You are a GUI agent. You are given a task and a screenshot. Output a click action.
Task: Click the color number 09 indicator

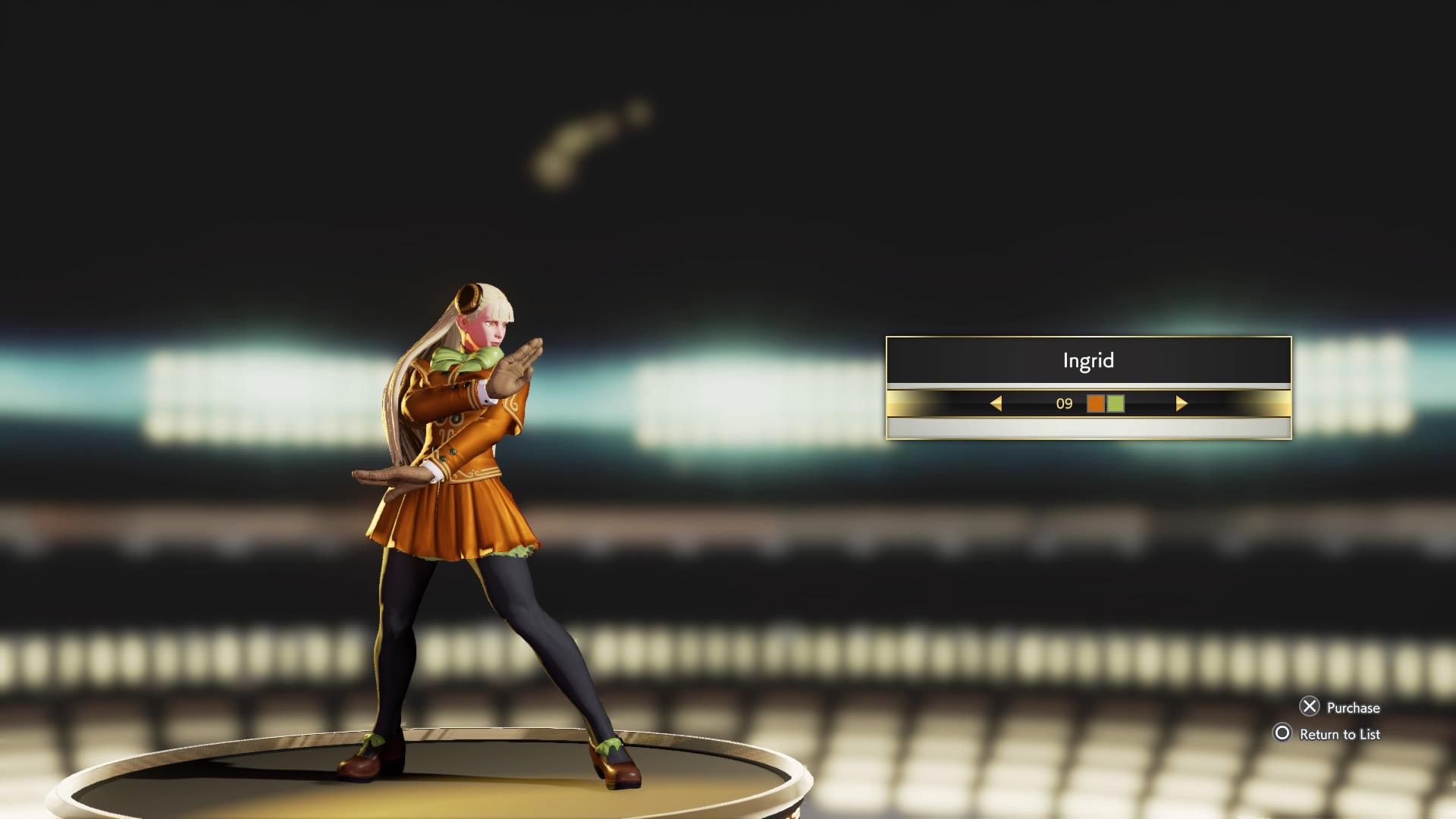point(1065,404)
